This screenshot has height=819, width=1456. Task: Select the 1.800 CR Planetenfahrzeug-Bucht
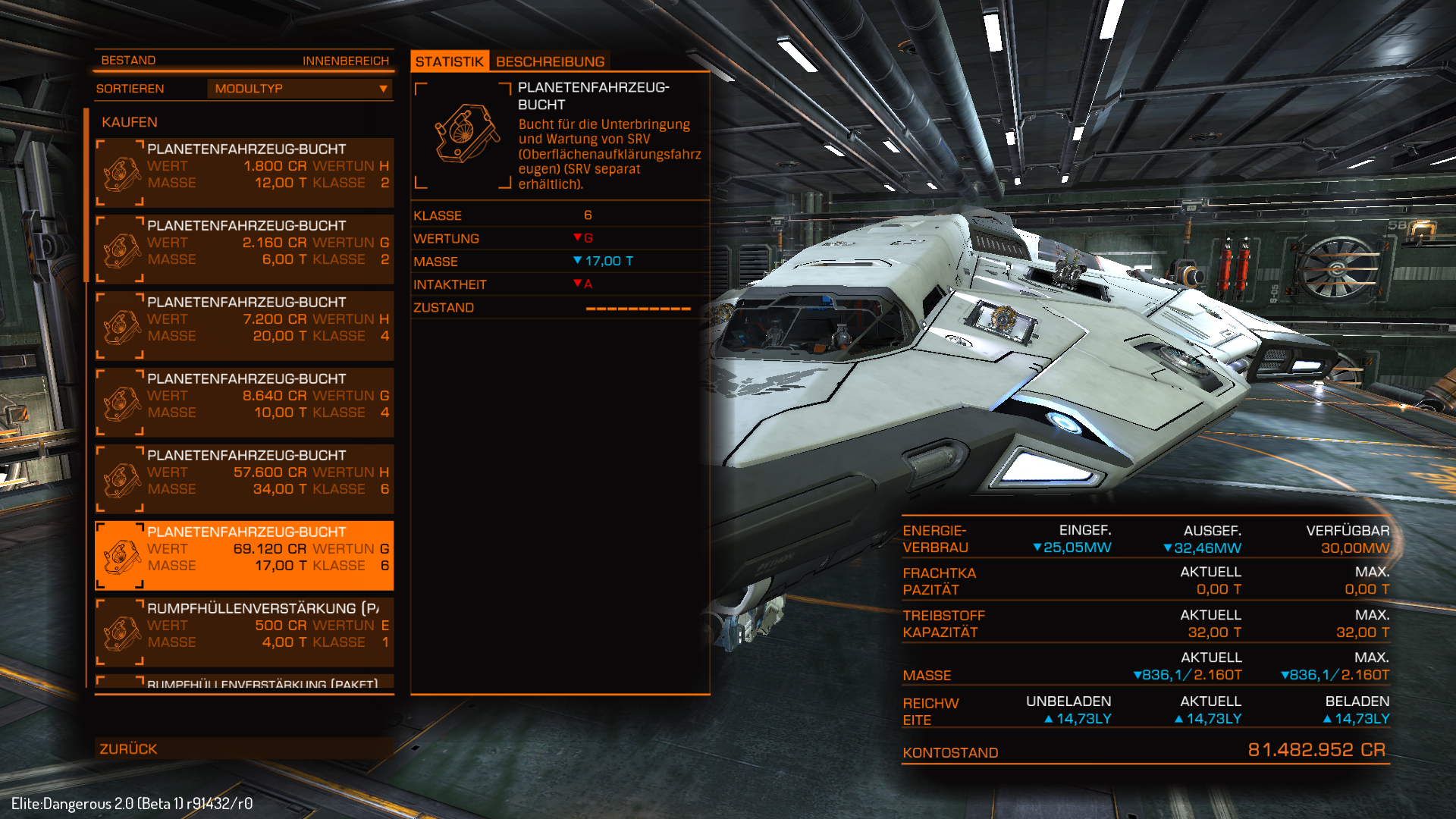coord(244,173)
